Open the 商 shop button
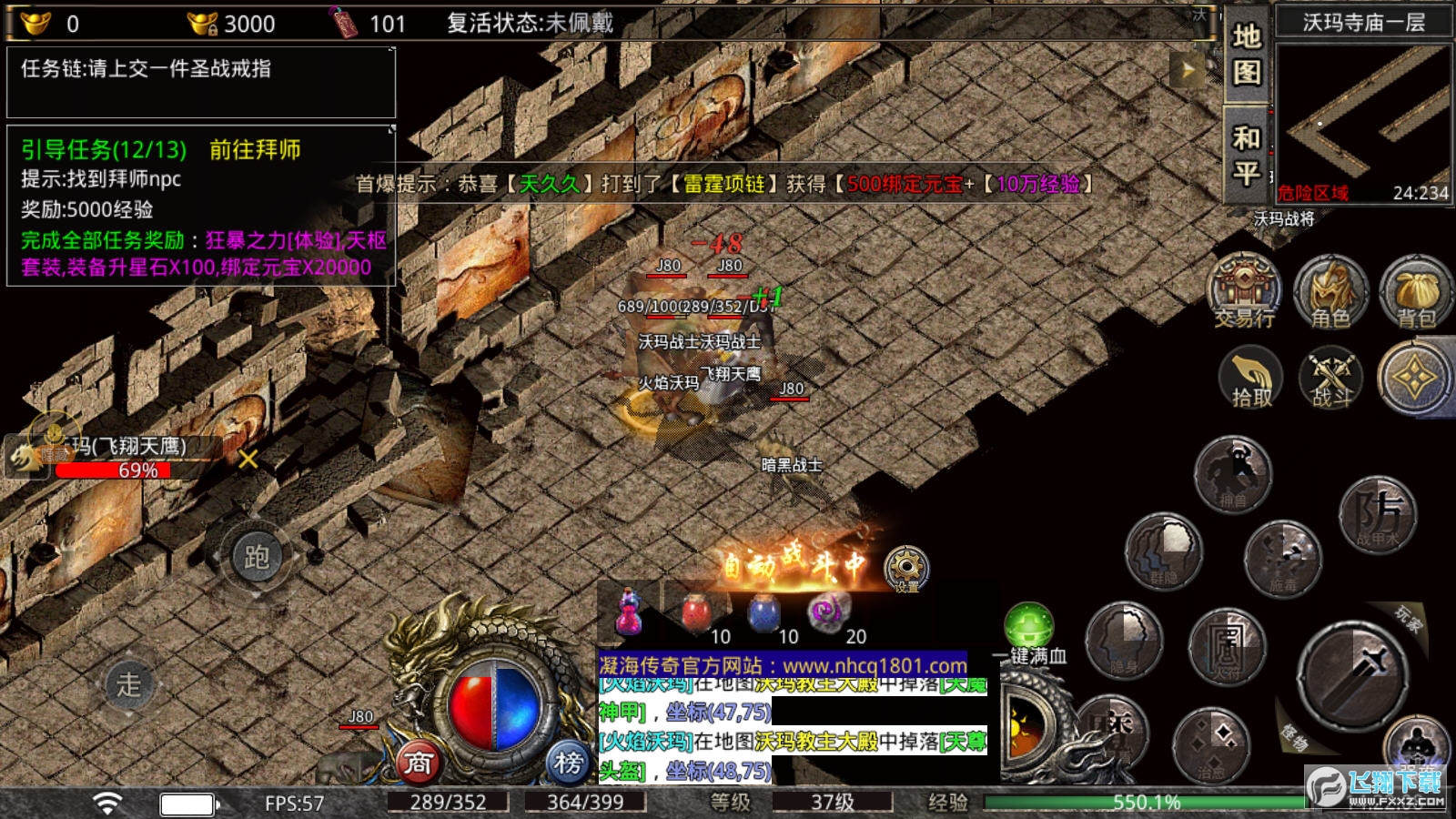The height and width of the screenshot is (819, 1456). pyautogui.click(x=419, y=763)
